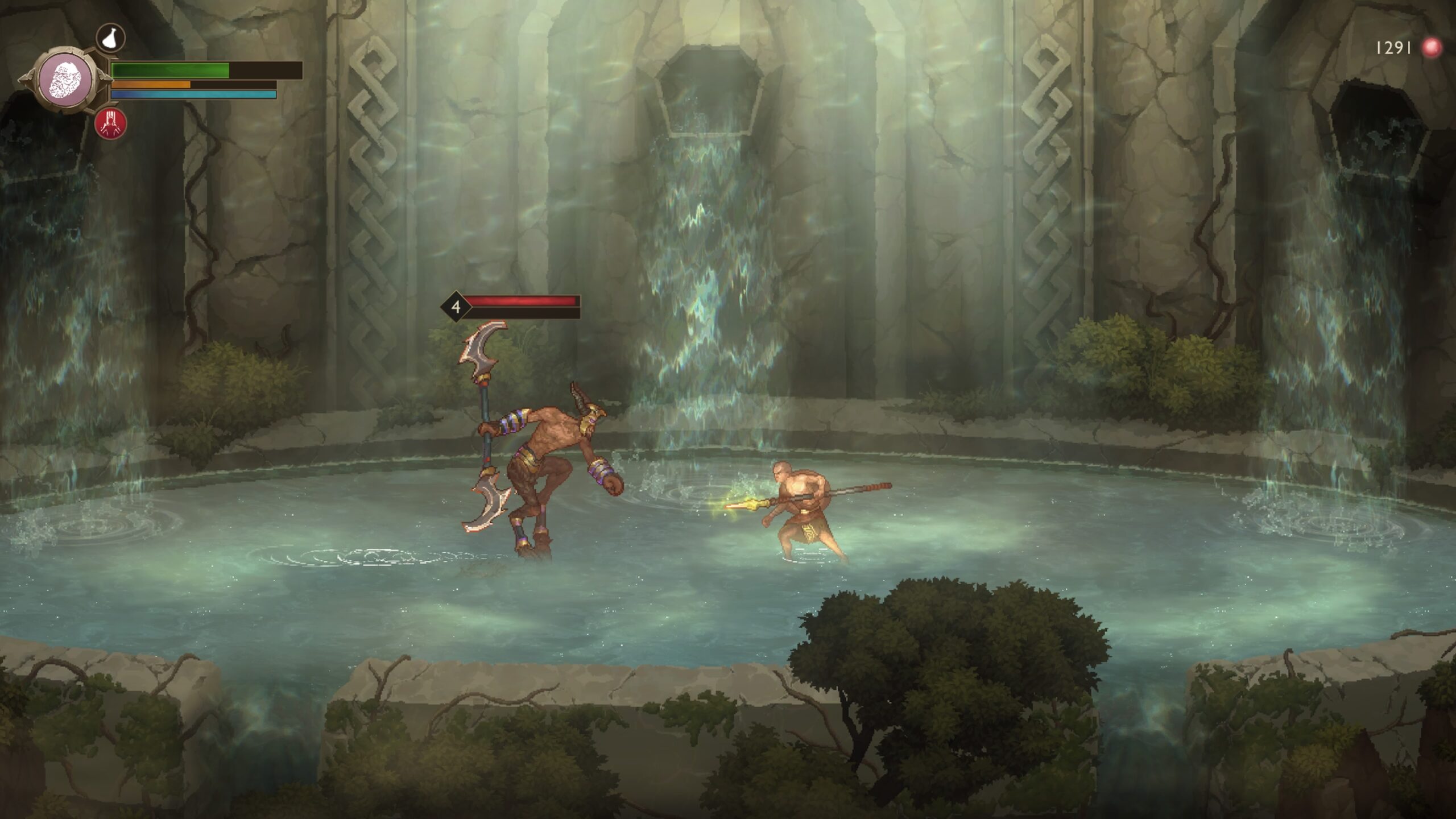Click the red currency orb icon
The height and width of the screenshot is (819, 1456).
(x=1431, y=48)
